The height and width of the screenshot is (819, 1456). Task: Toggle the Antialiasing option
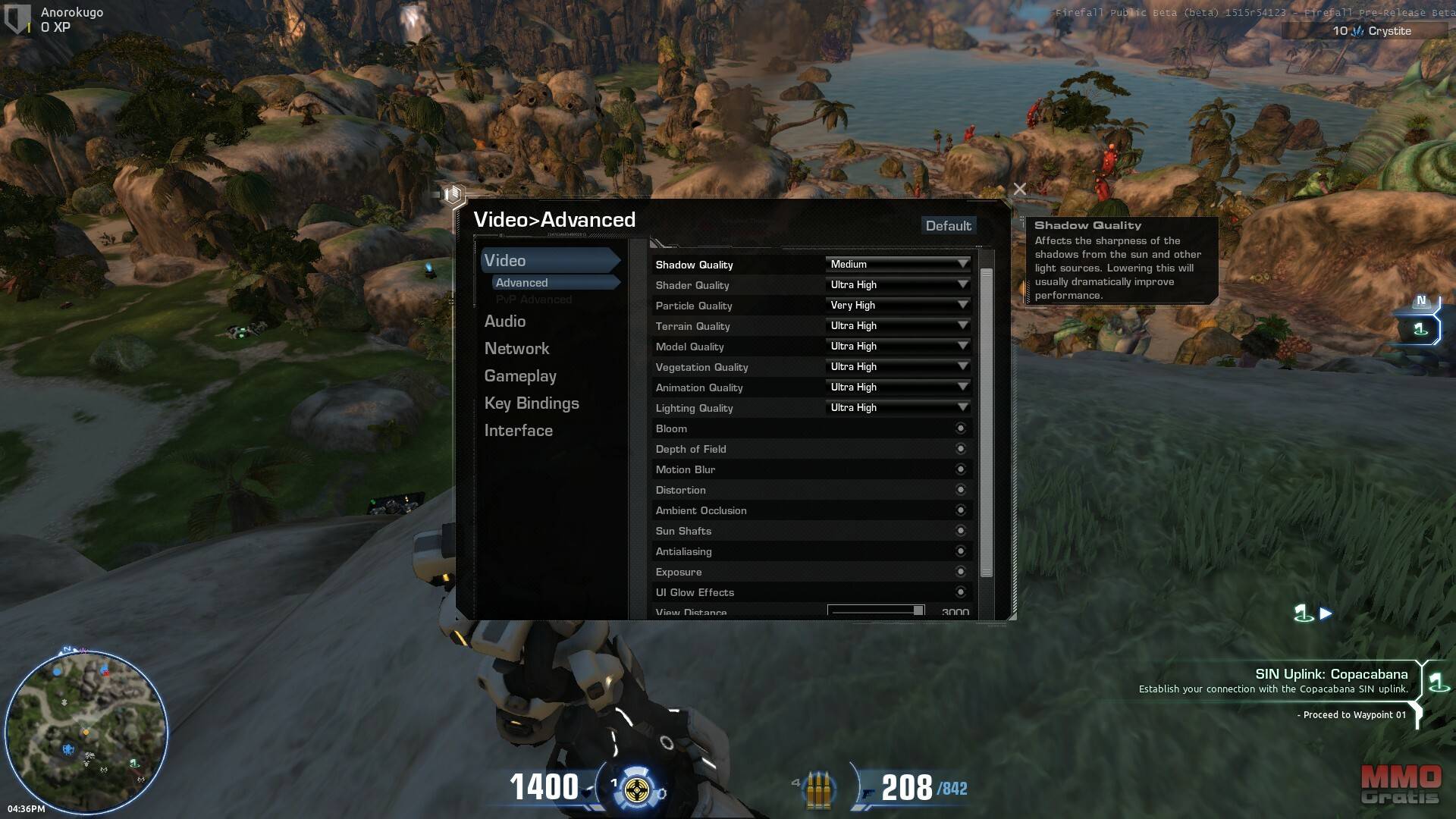(960, 551)
